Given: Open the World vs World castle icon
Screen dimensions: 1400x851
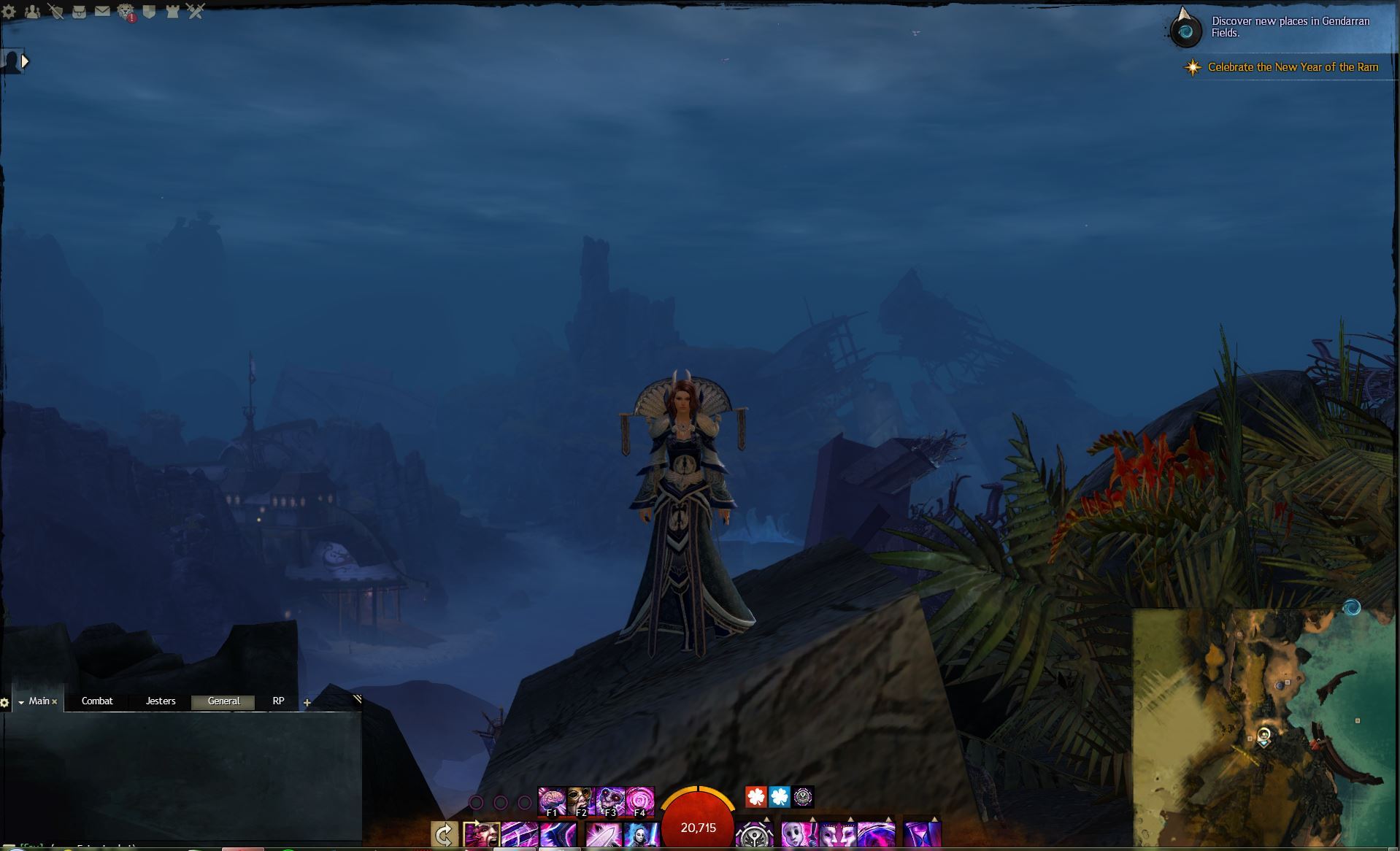Looking at the screenshot, I should [x=172, y=12].
